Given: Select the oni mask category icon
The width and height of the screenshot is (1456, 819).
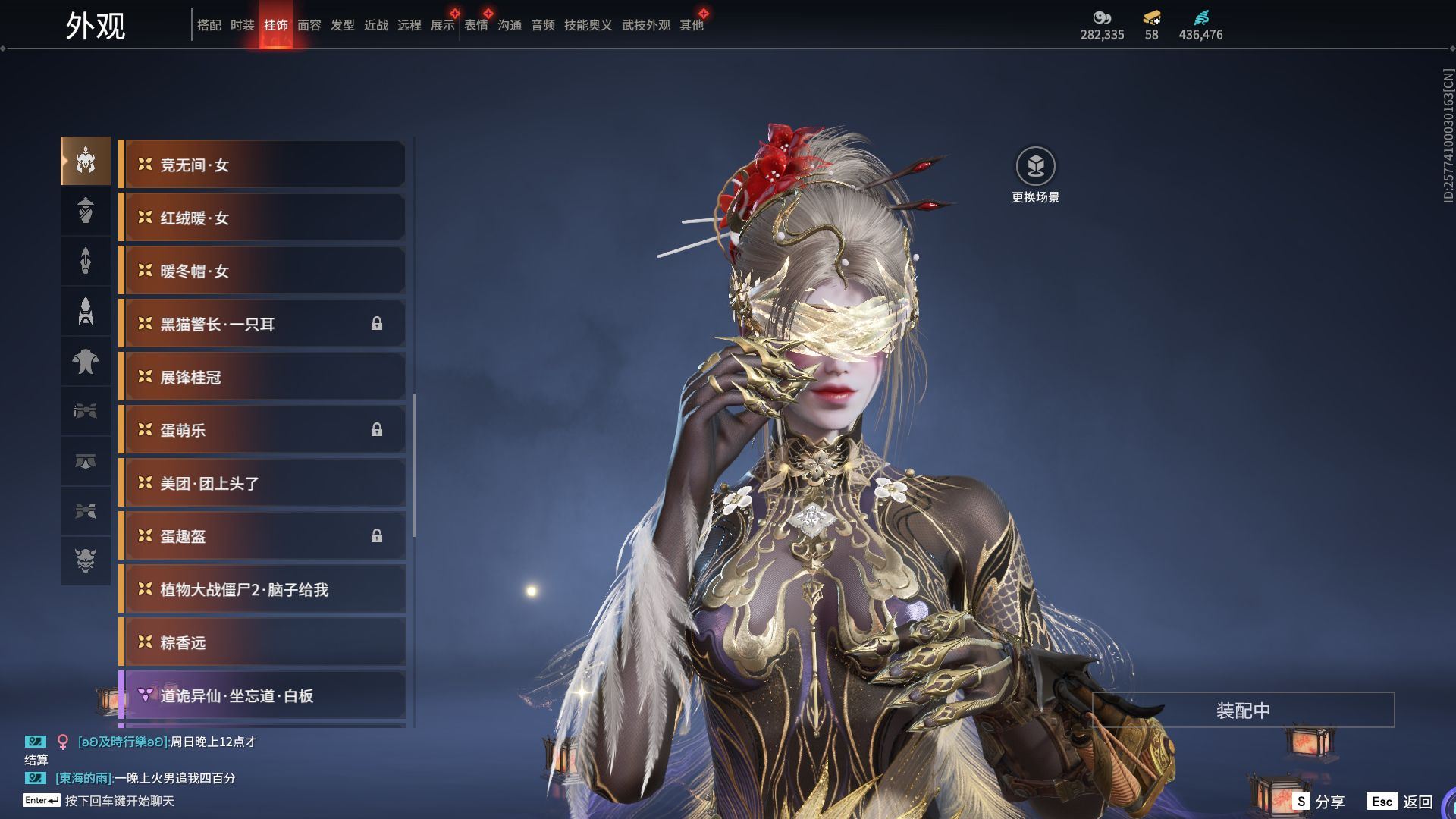Looking at the screenshot, I should (x=86, y=560).
